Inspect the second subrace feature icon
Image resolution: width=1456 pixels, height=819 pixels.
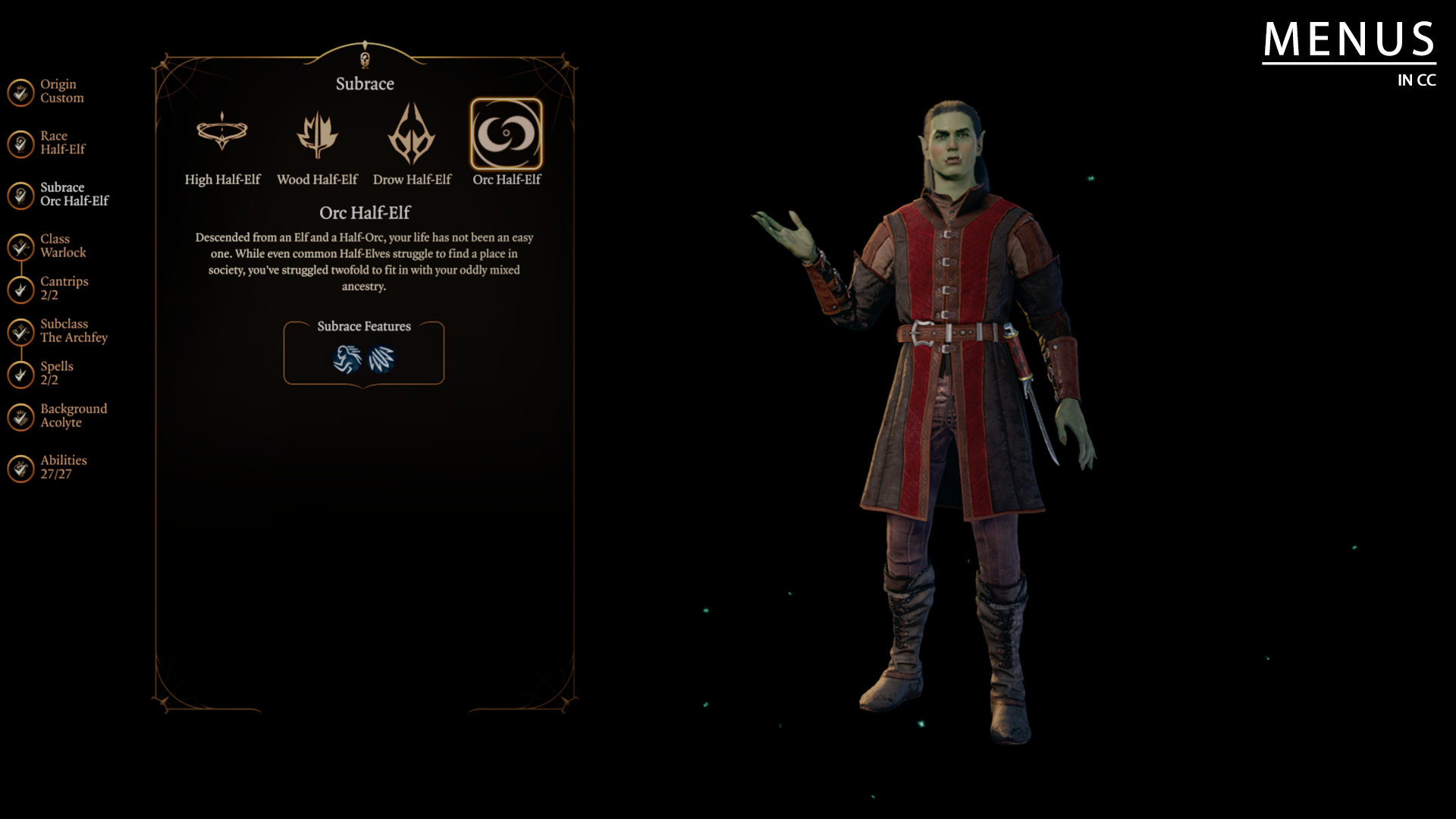381,359
